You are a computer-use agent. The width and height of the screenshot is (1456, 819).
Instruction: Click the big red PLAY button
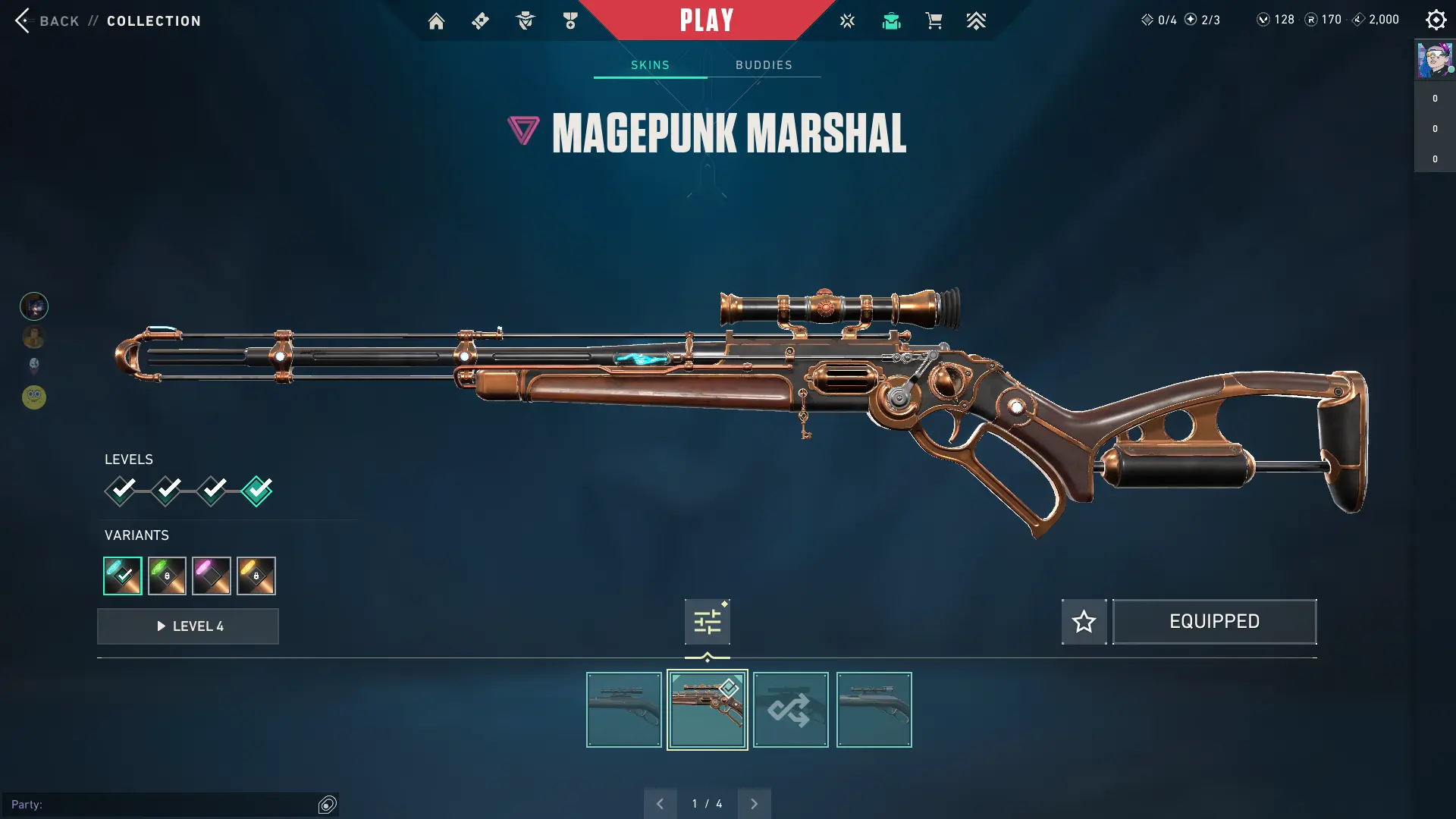click(x=707, y=20)
